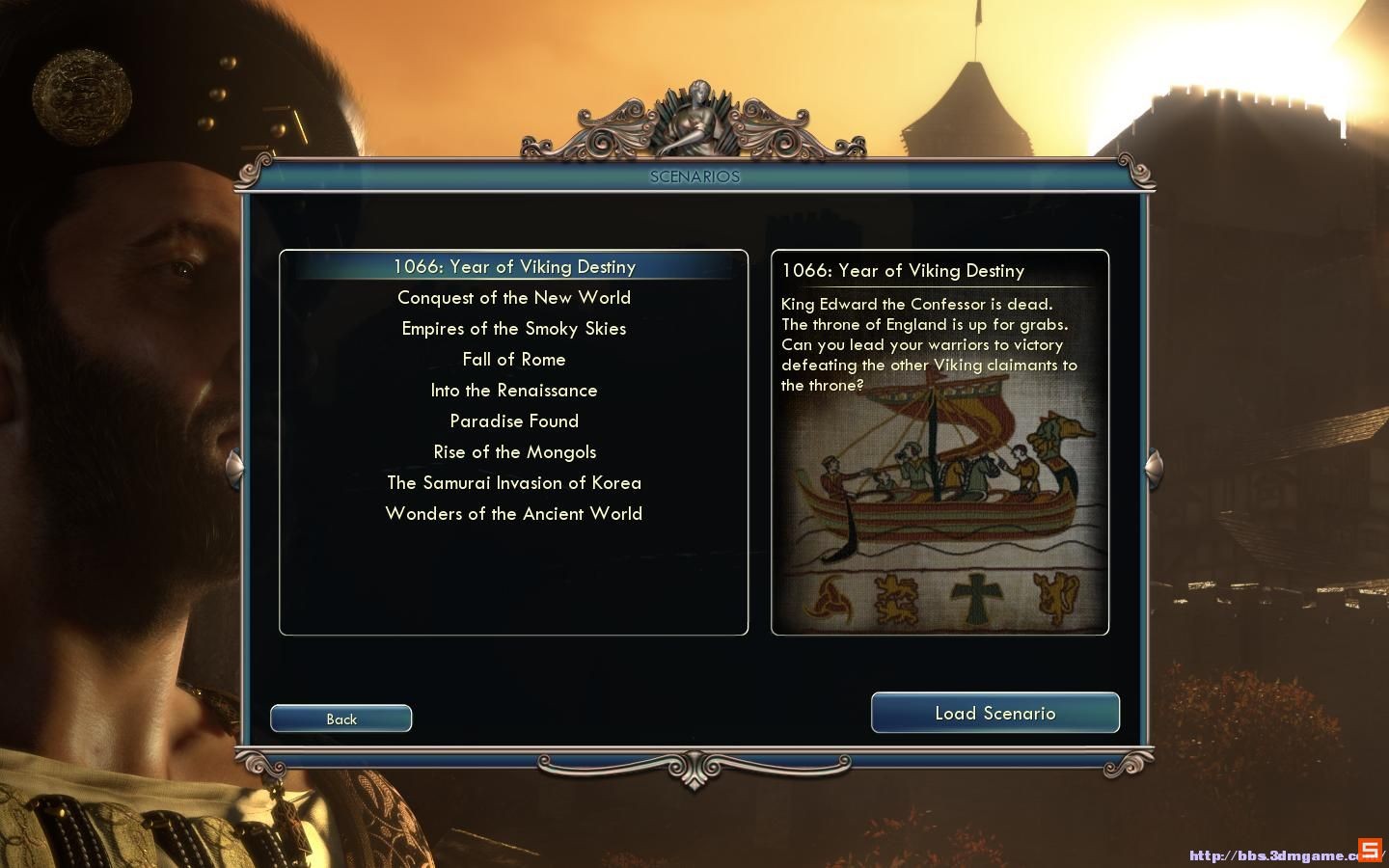The image size is (1389, 868).
Task: Click the scenario description text panel
Action: point(929,344)
